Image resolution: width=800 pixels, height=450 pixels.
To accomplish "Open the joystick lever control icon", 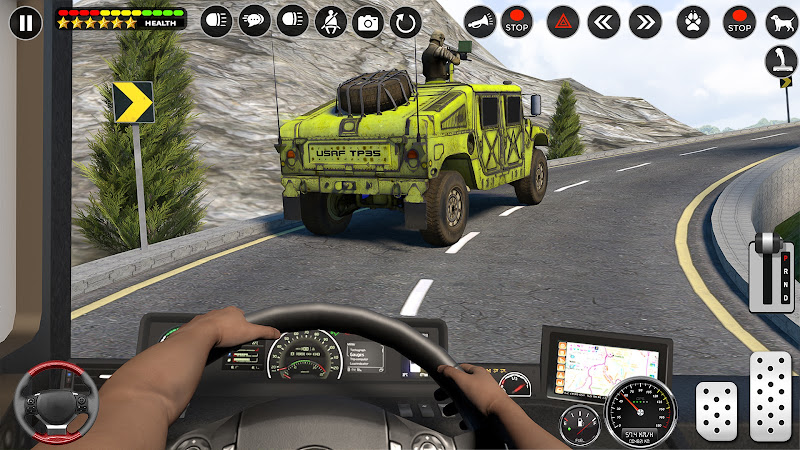I will 781,62.
